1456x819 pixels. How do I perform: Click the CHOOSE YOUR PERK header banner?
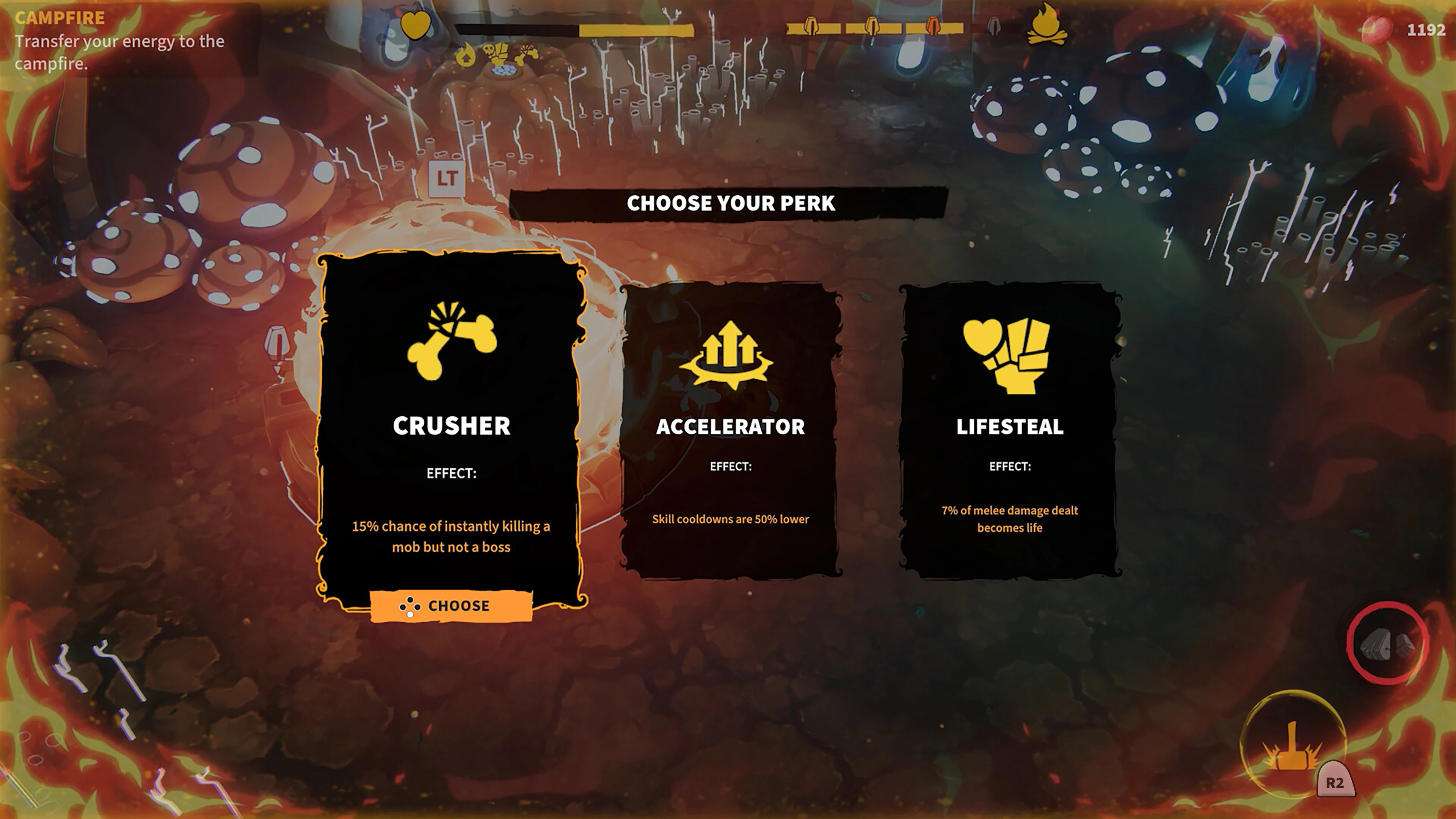tap(729, 204)
